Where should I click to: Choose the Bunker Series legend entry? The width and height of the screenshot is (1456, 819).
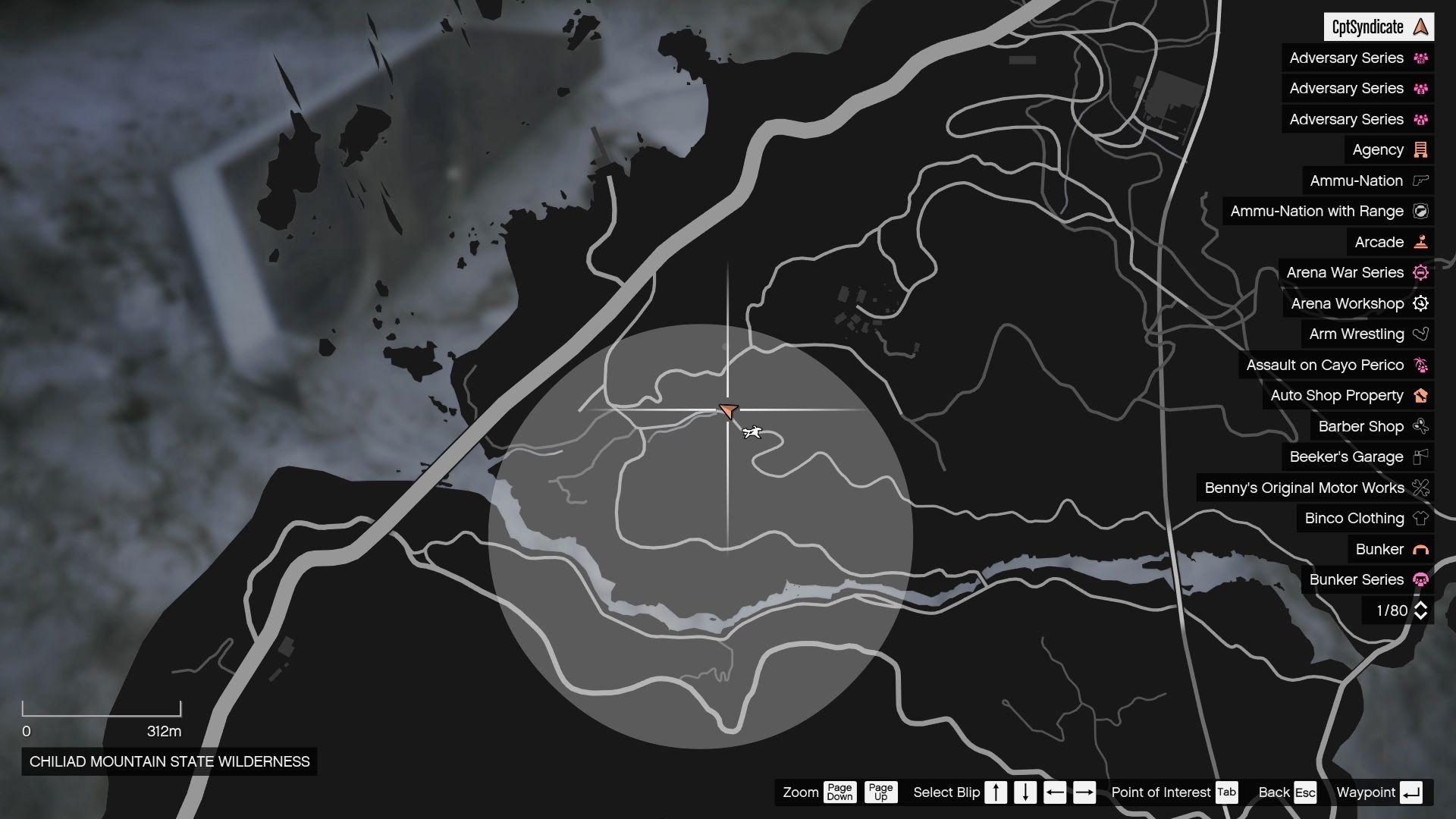1367,580
